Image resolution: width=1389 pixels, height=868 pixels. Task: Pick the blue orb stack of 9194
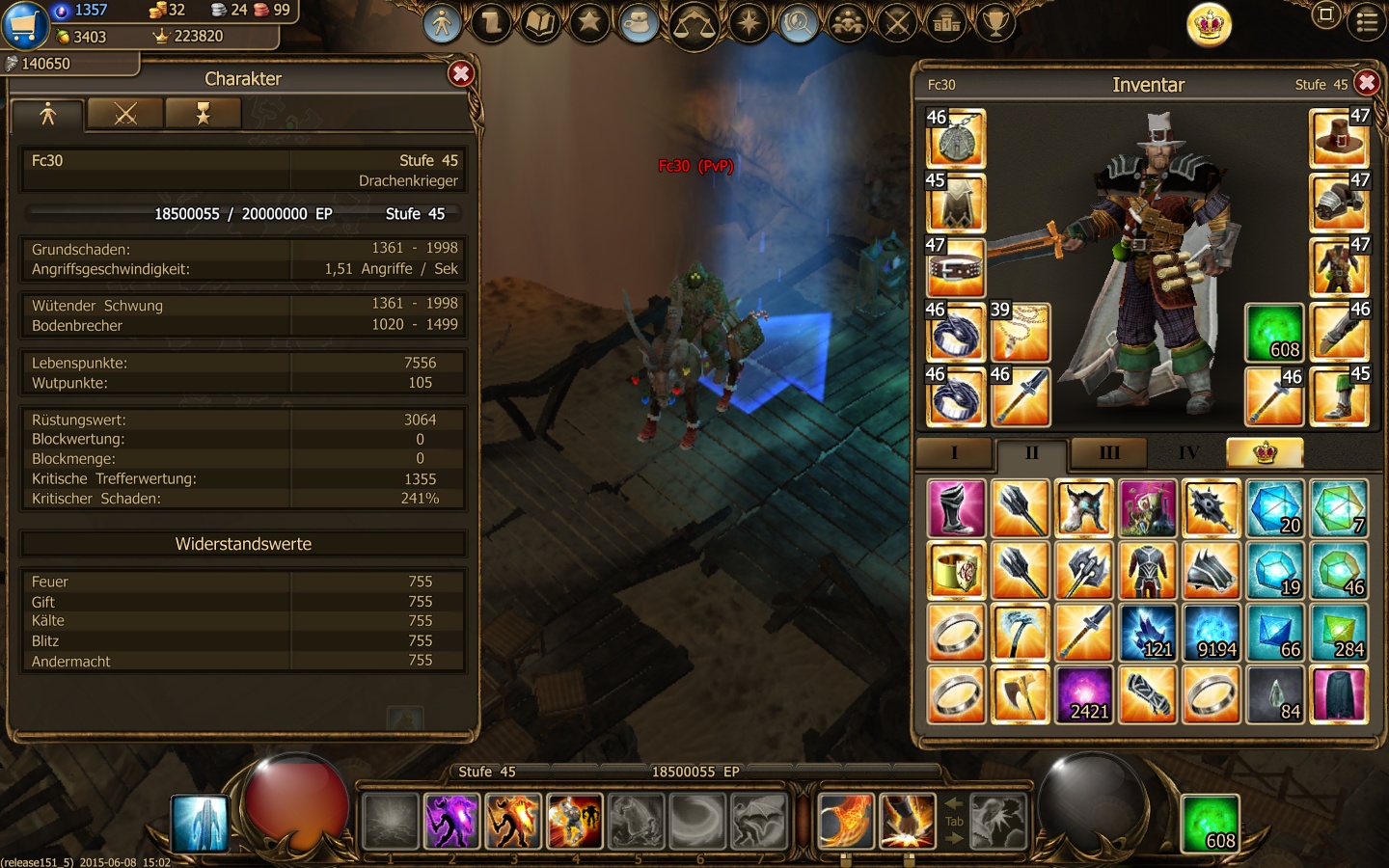(1212, 633)
